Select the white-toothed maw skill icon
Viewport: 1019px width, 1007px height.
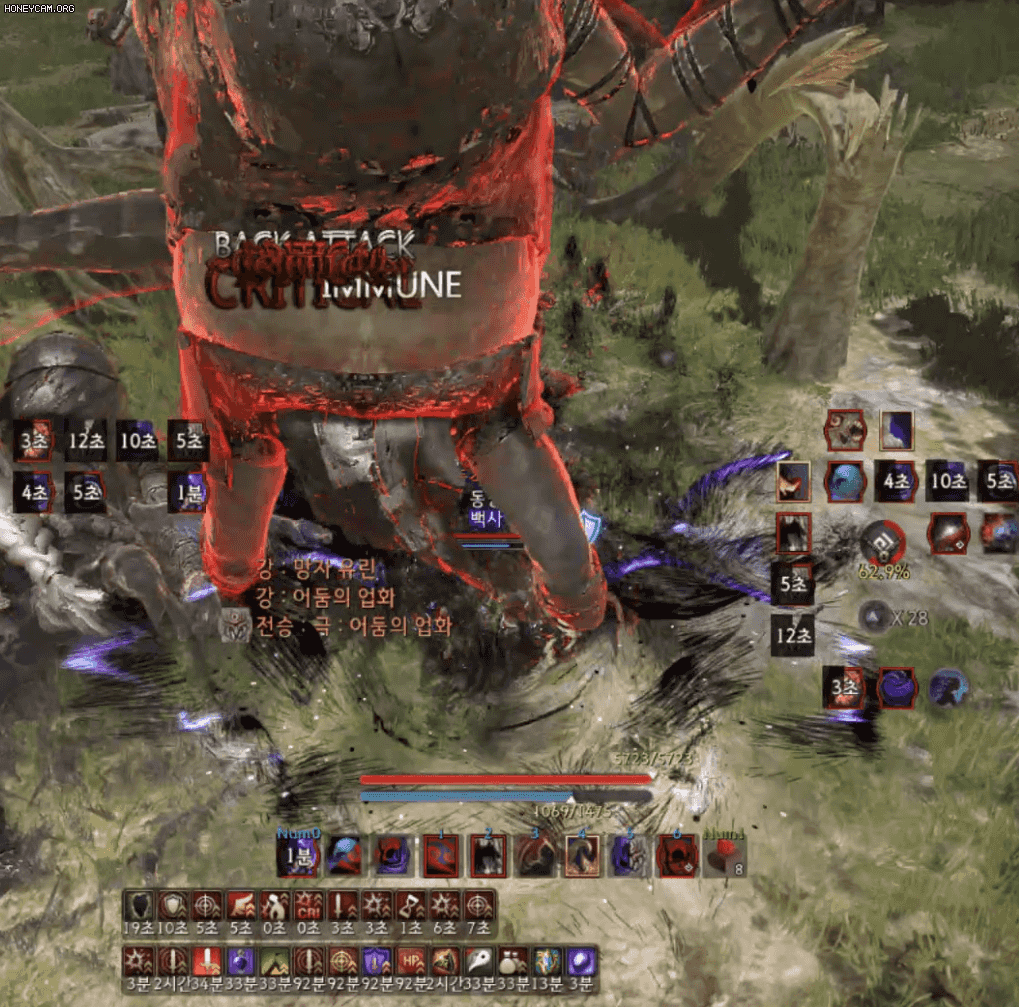click(846, 430)
